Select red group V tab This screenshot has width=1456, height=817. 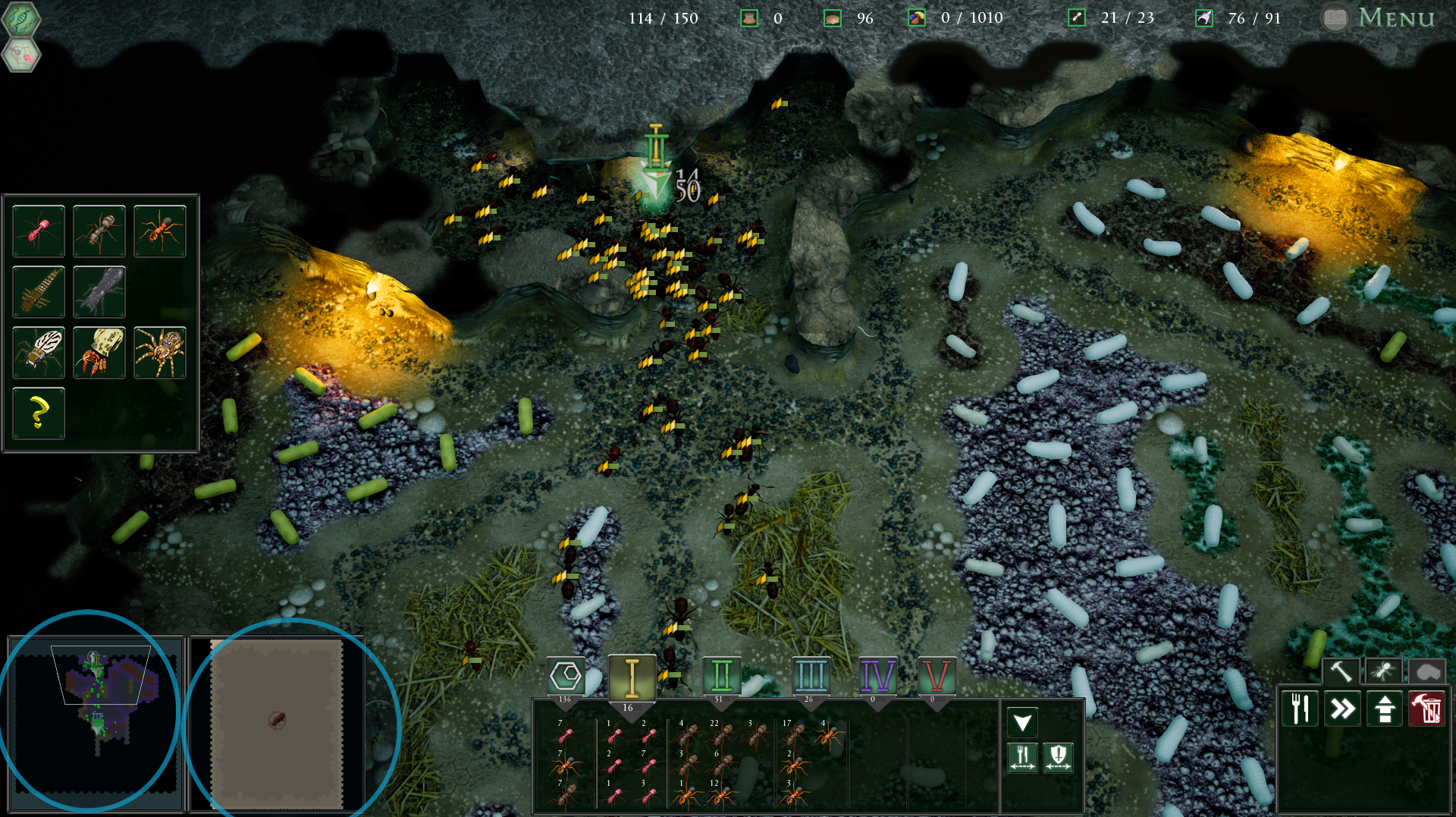pyautogui.click(x=937, y=675)
